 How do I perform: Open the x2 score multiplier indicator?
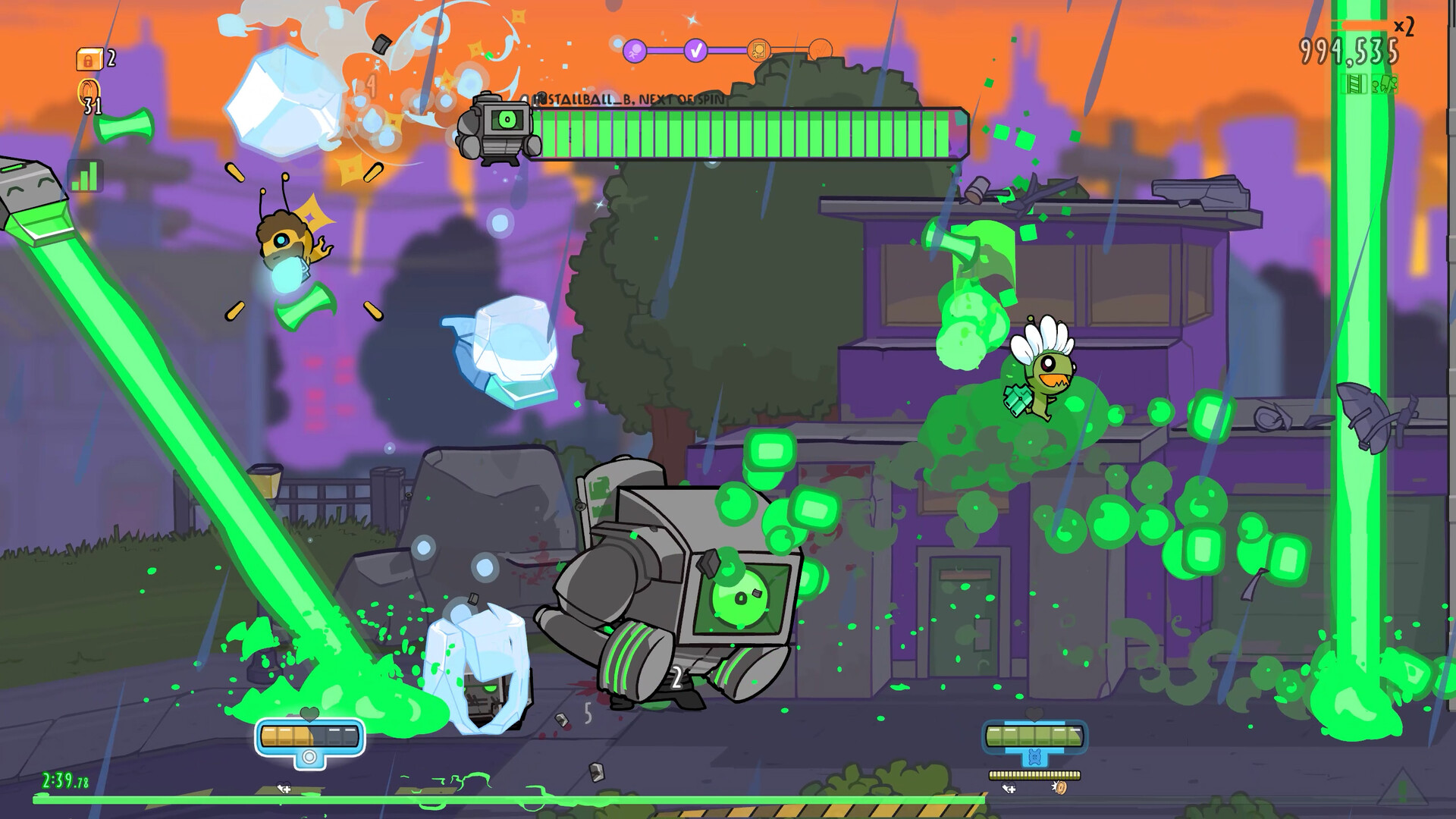[1404, 26]
